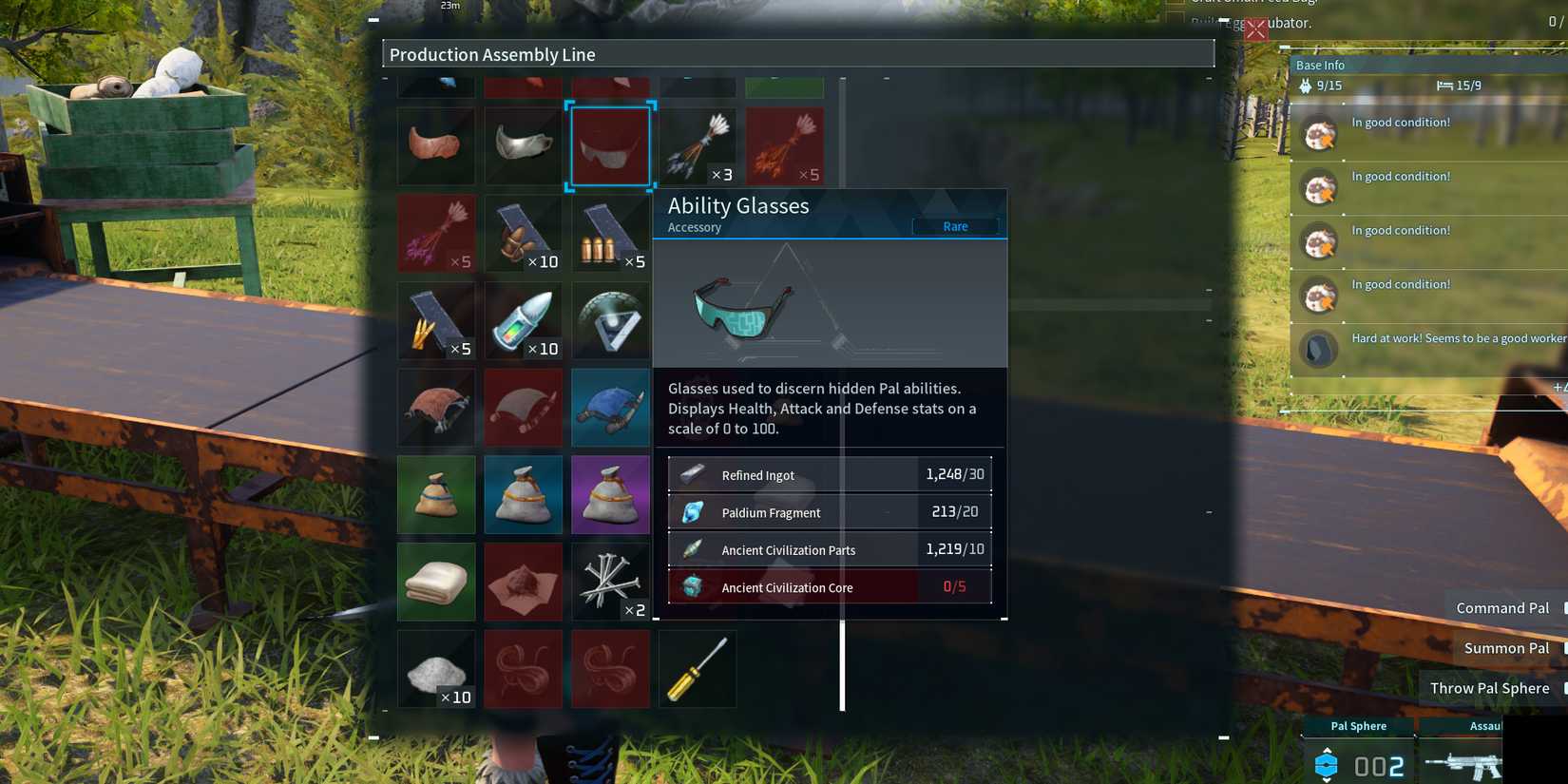Click the top Pal portrait in Base Info
1568x784 pixels.
[1319, 135]
